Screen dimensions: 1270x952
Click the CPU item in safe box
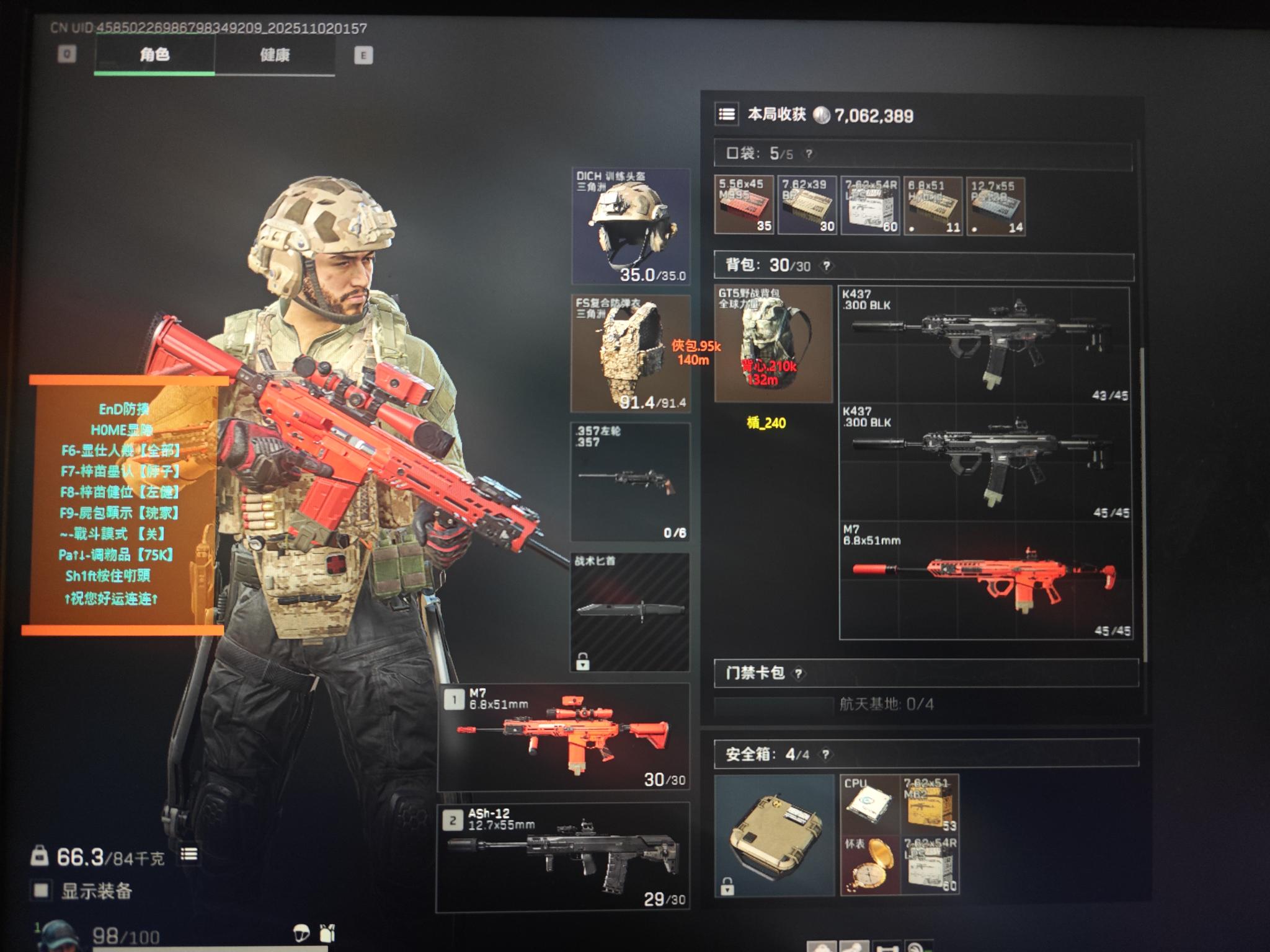coord(869,804)
